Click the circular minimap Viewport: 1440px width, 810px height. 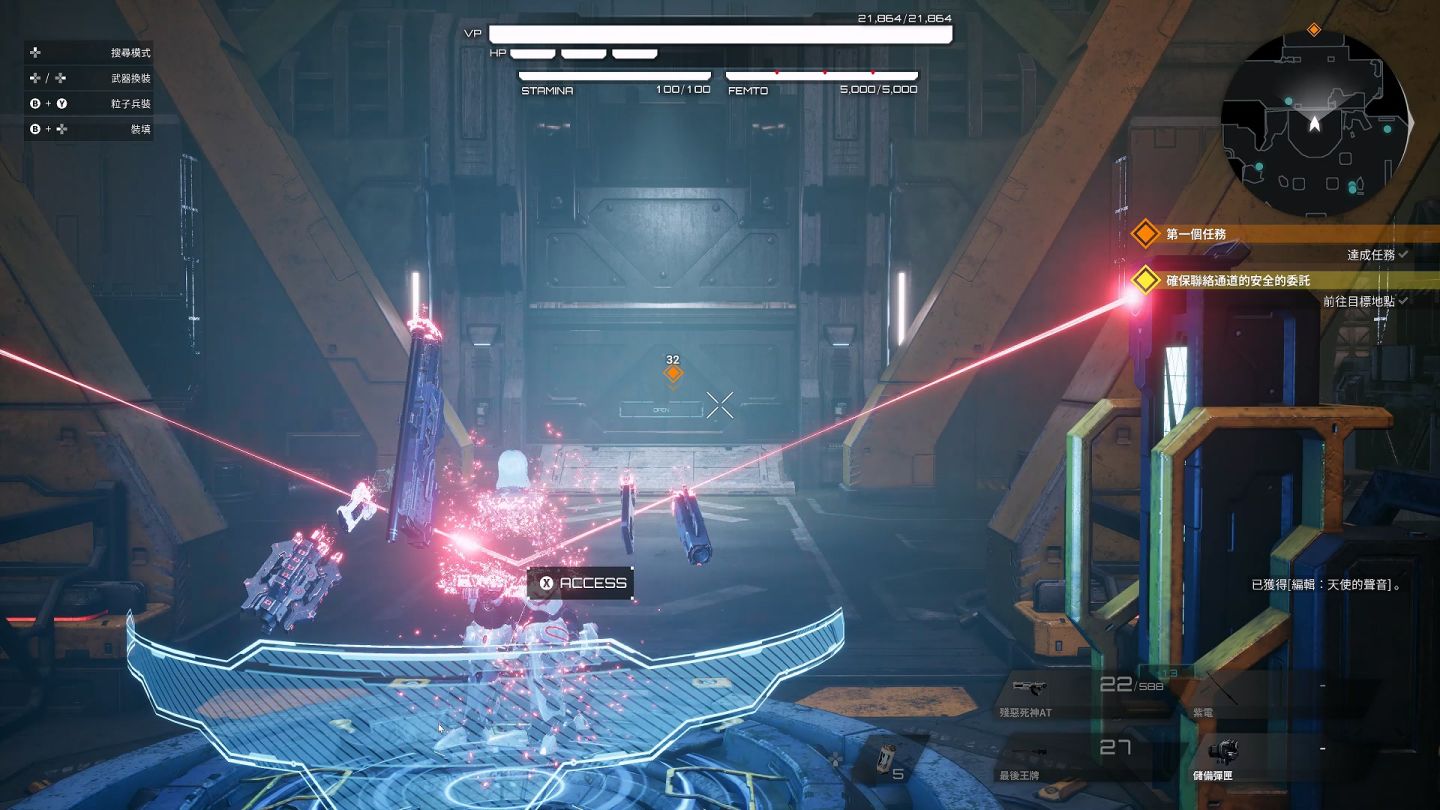tap(1314, 123)
